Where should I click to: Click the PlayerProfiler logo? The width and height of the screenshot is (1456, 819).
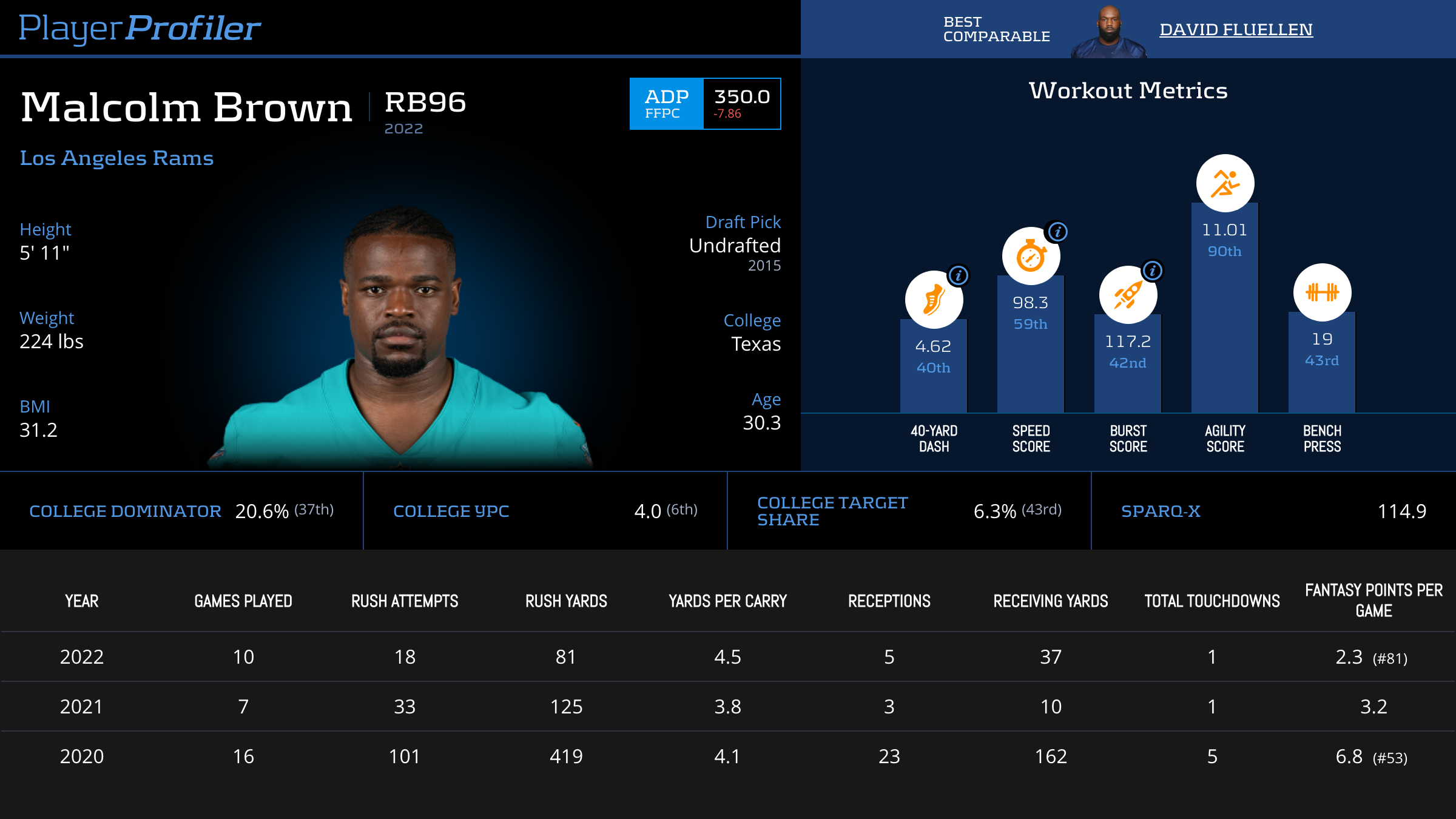click(140, 28)
